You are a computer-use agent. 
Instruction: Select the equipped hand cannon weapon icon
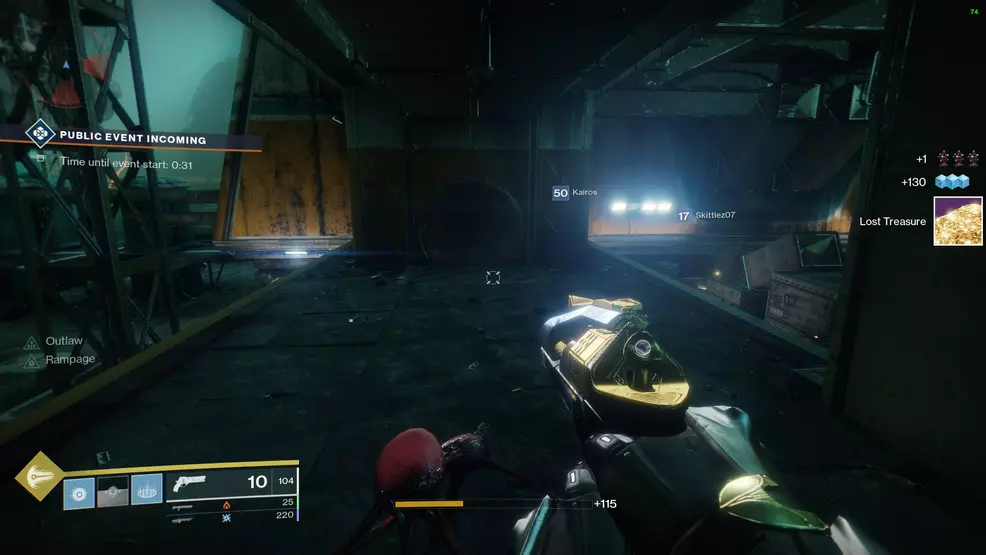click(x=189, y=483)
